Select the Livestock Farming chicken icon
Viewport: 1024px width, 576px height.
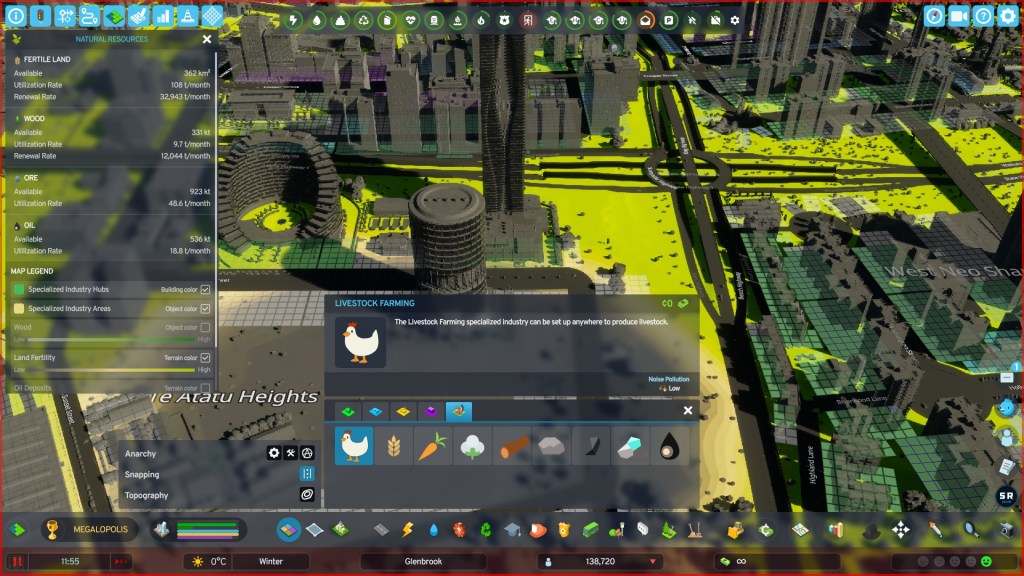[x=353, y=446]
